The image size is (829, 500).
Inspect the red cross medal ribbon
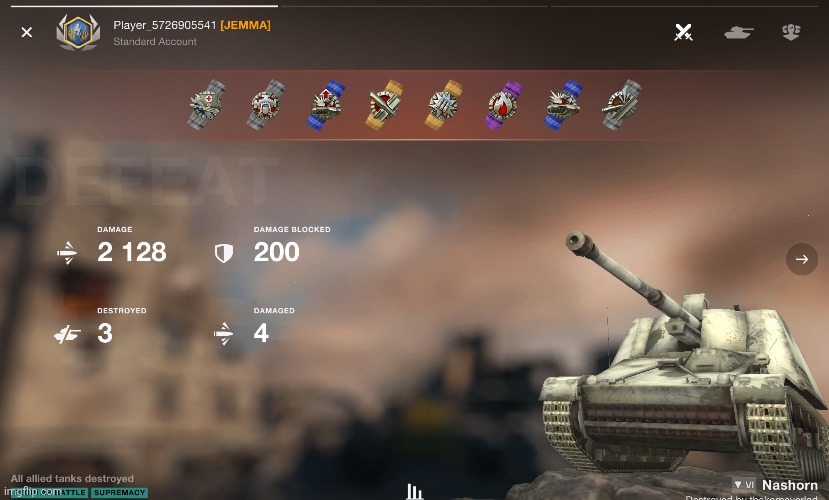207,105
